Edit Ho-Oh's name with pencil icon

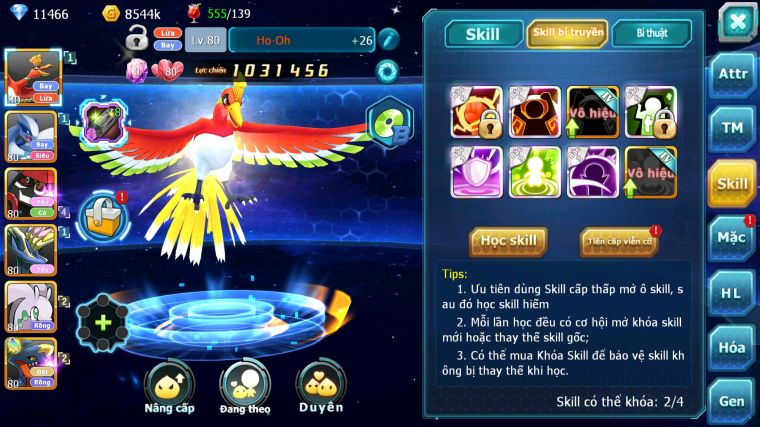point(389,39)
